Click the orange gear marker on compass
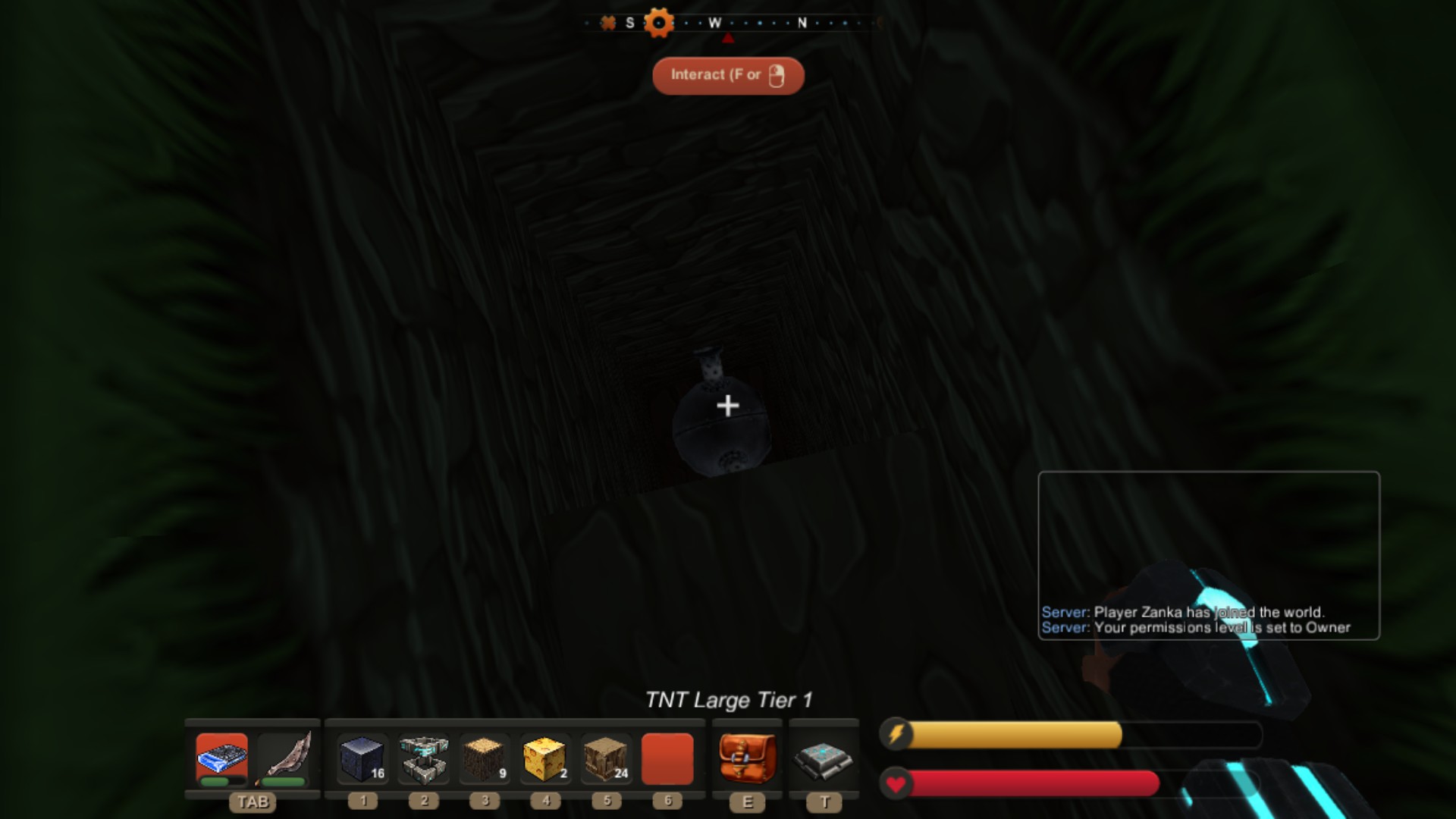Viewport: 1456px width, 819px height. (658, 23)
